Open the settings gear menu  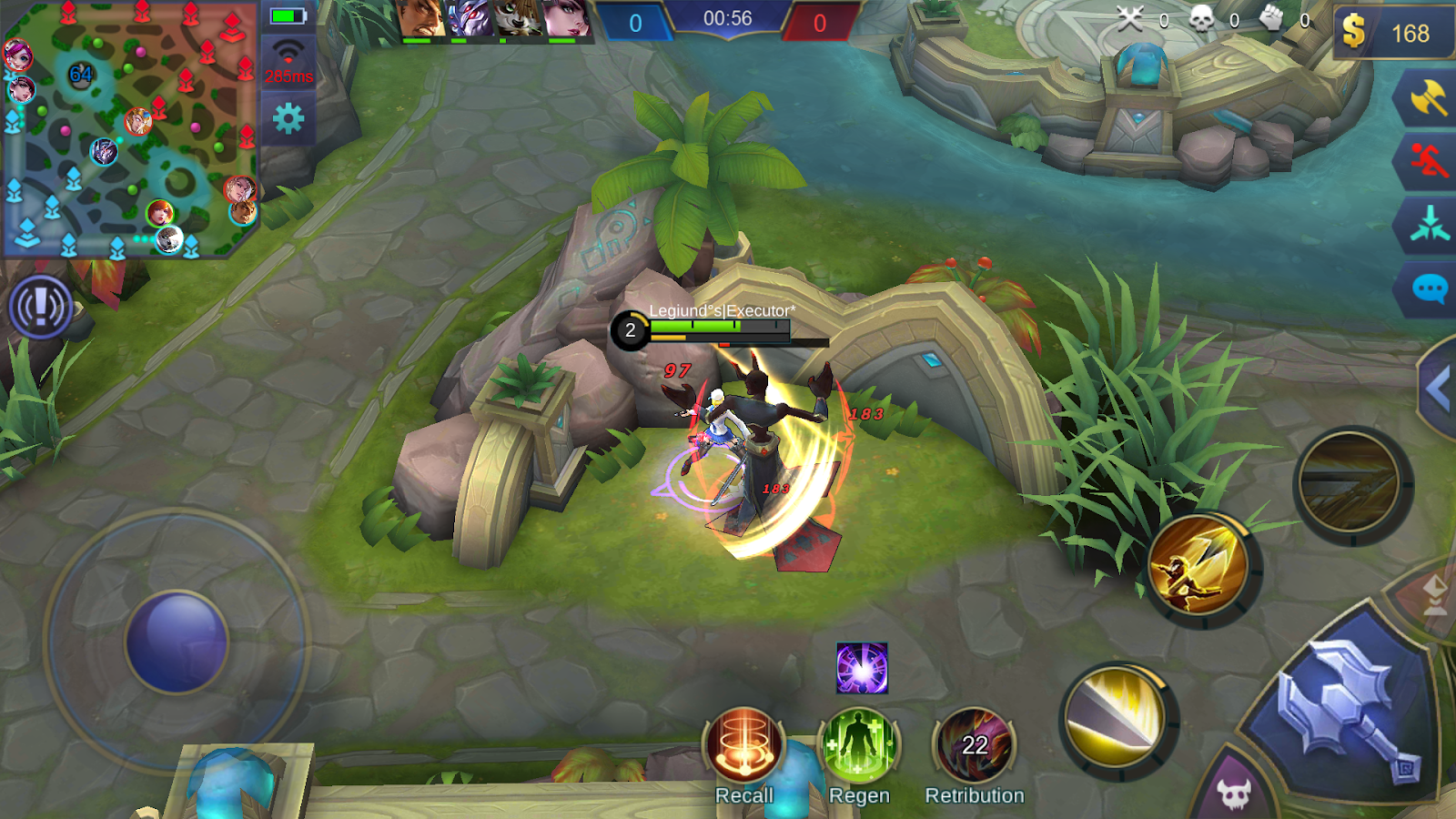pos(287,120)
